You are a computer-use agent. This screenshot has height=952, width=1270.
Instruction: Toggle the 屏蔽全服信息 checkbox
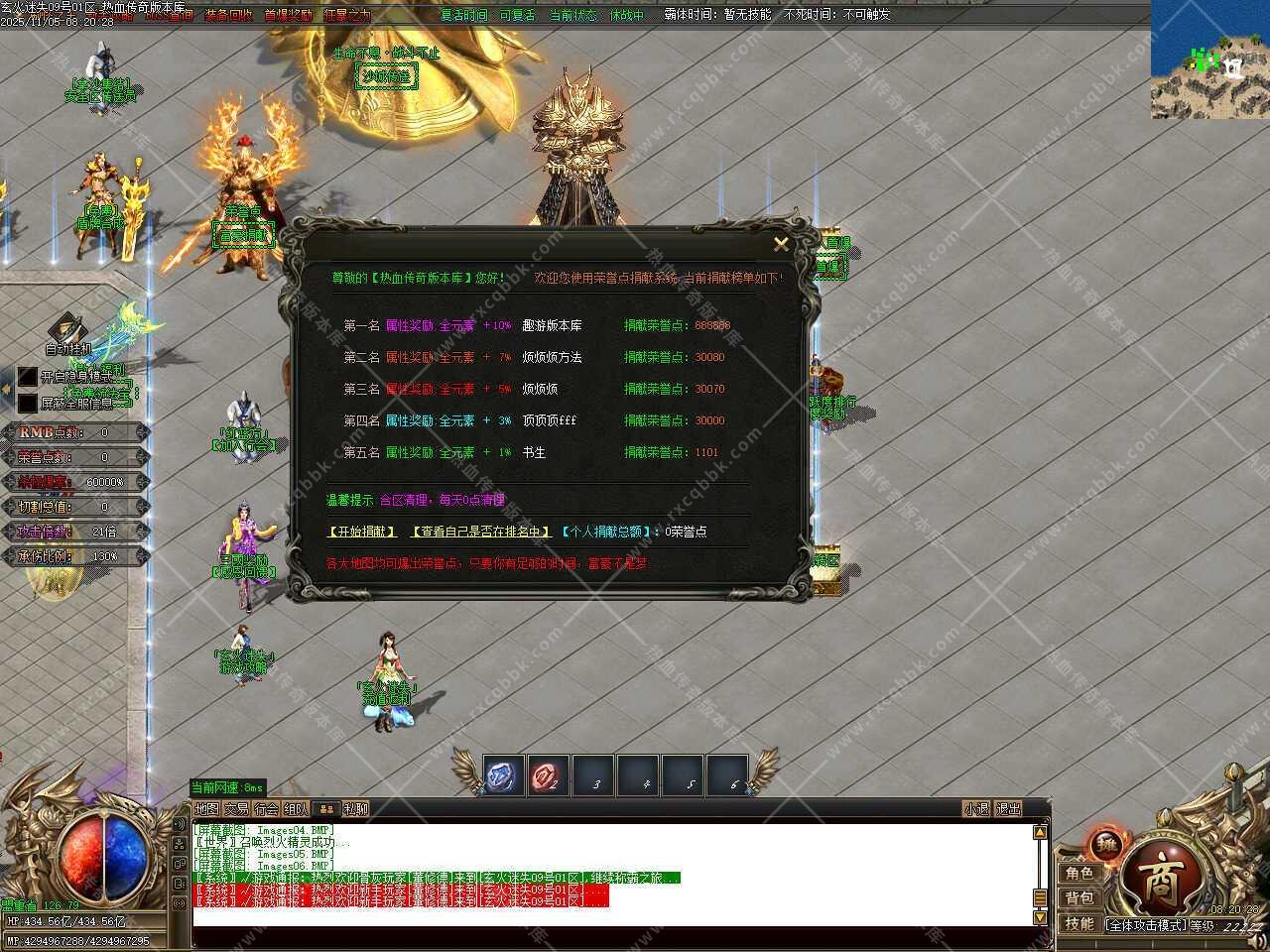(28, 404)
